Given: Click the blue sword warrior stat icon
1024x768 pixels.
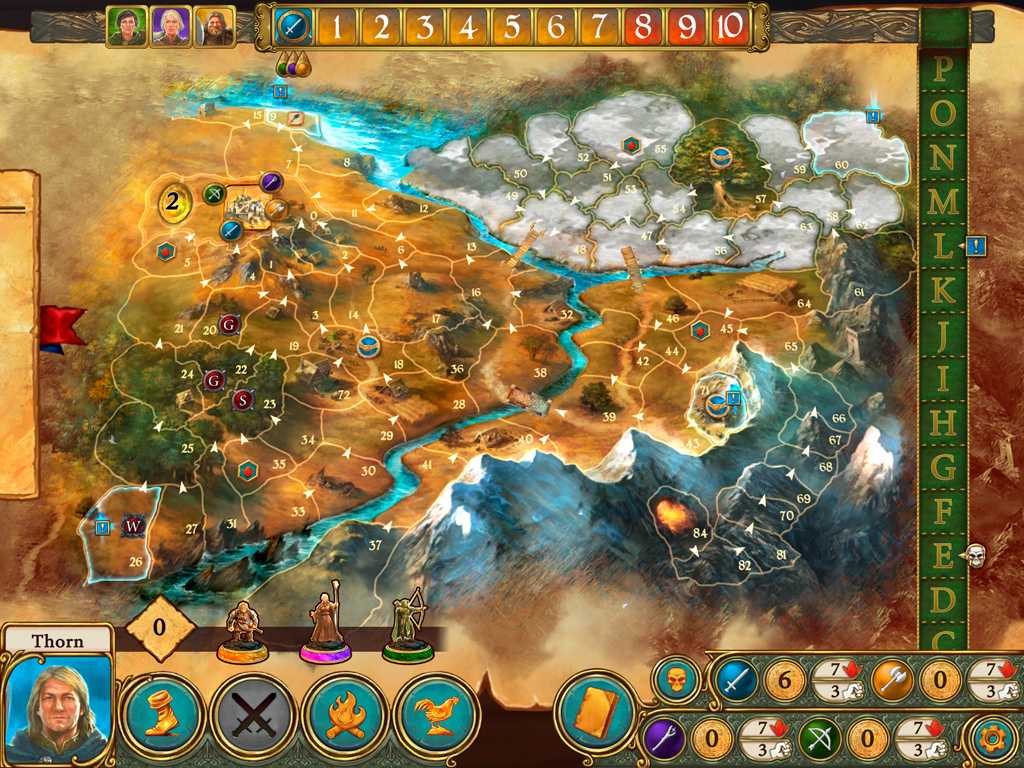Looking at the screenshot, I should pos(733,680).
